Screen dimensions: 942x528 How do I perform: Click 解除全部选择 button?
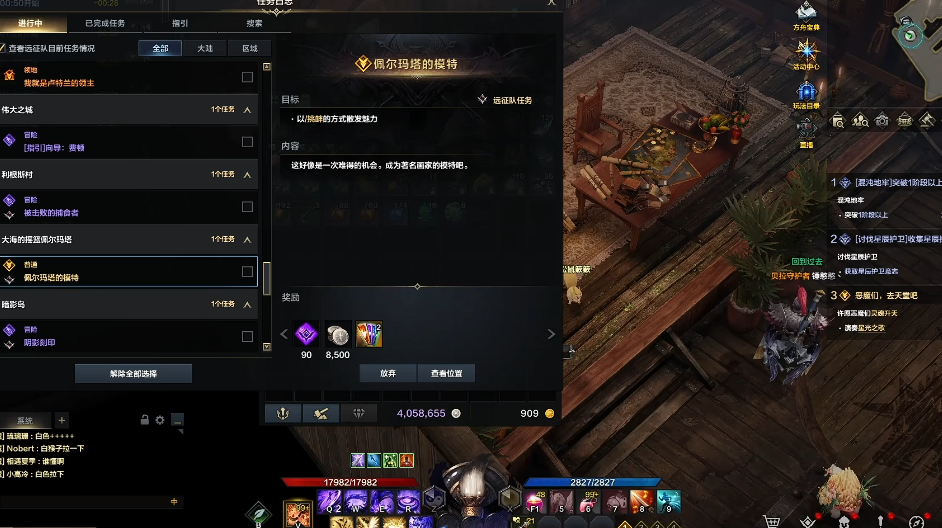pos(135,373)
